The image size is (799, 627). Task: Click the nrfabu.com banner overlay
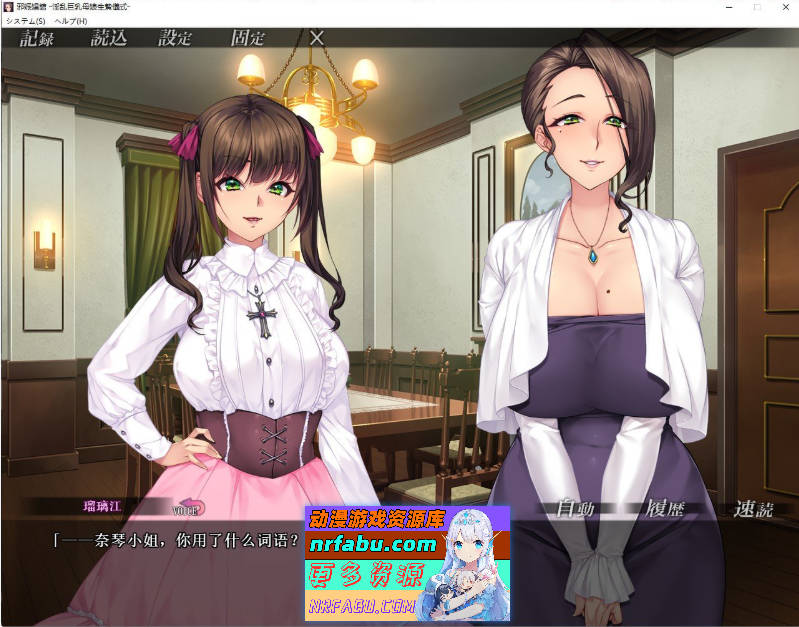(x=407, y=563)
